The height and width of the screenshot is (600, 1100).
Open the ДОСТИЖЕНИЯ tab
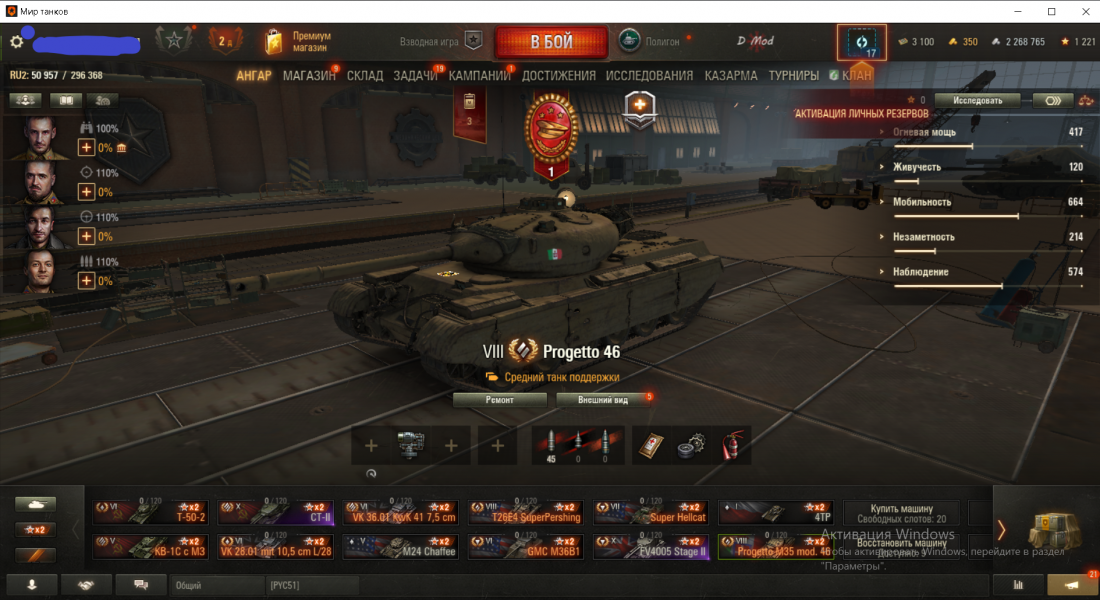pyautogui.click(x=558, y=76)
